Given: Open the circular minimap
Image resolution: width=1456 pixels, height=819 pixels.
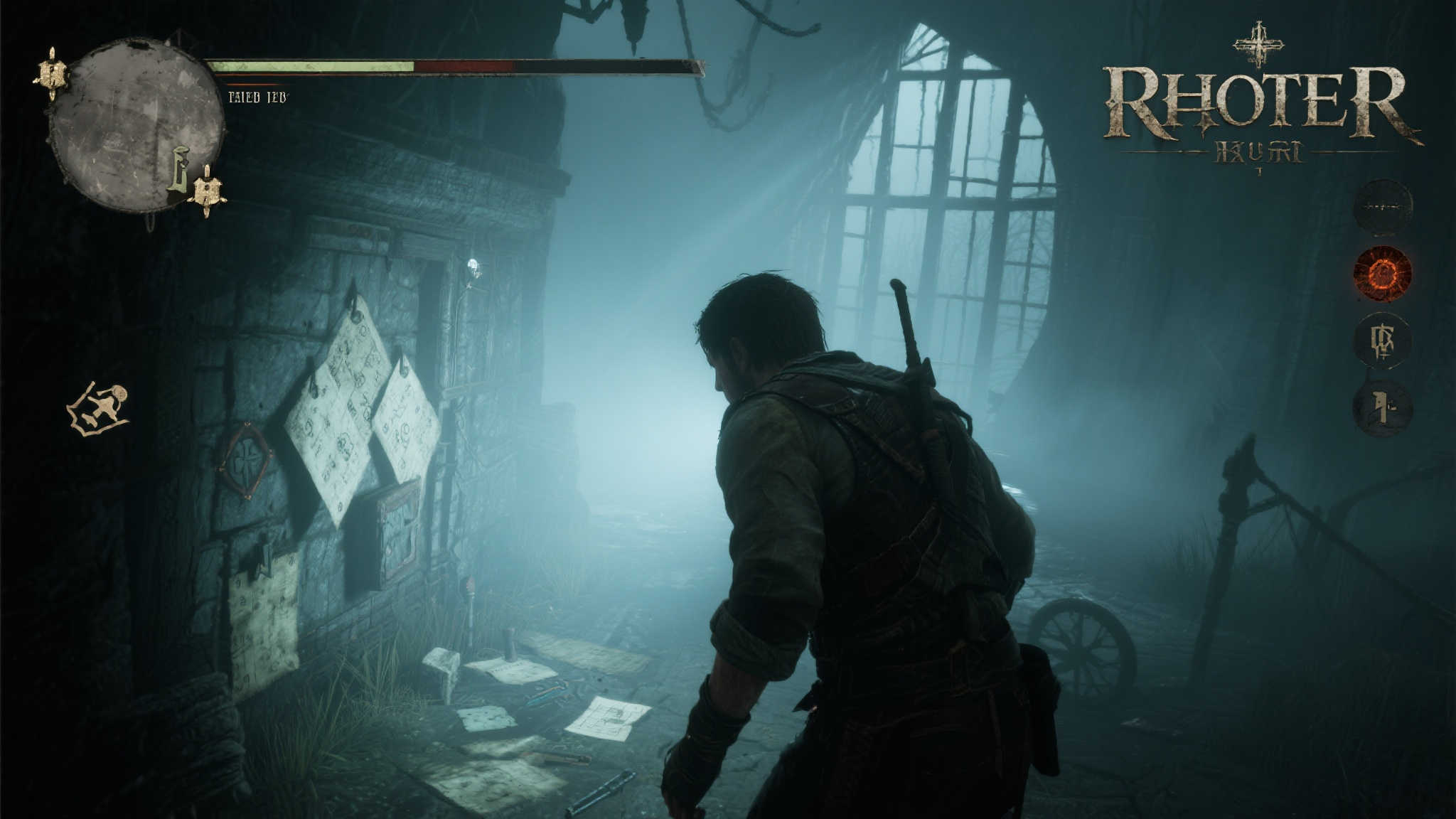Looking at the screenshot, I should [135, 124].
